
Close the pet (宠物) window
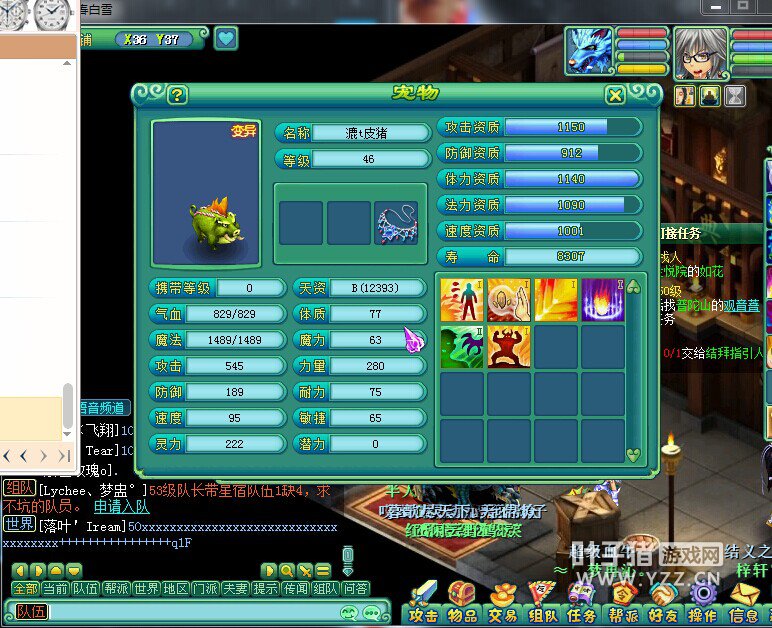pyautogui.click(x=615, y=95)
